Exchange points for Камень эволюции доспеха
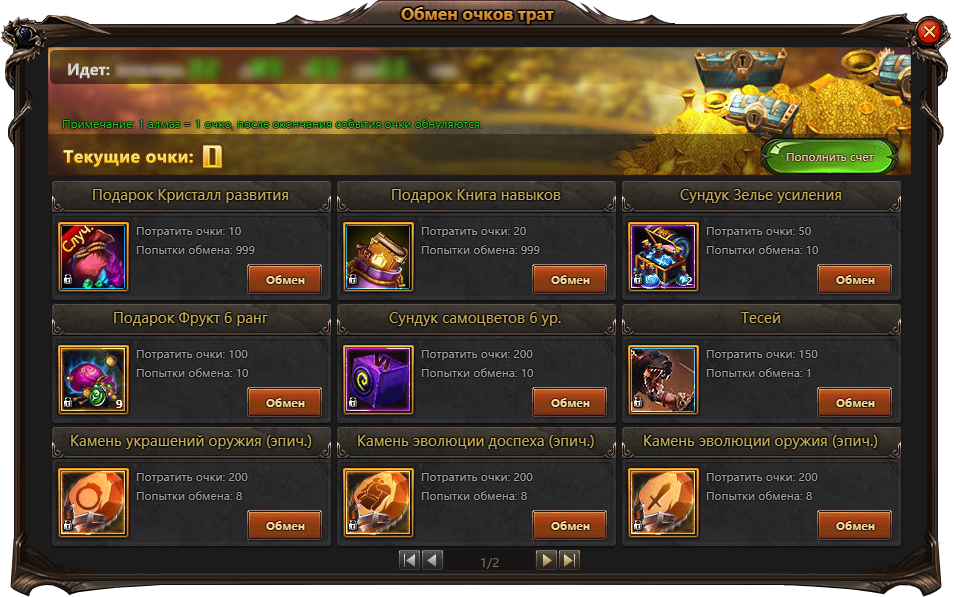Screen dimensions: 954x597 (x=570, y=526)
